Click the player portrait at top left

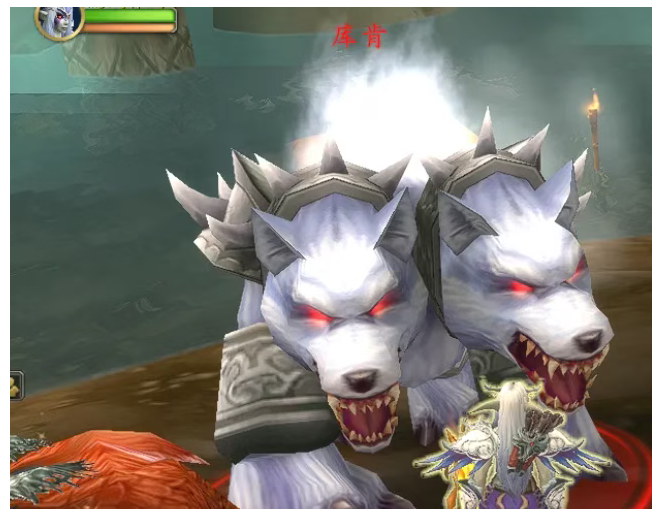pyautogui.click(x=58, y=21)
